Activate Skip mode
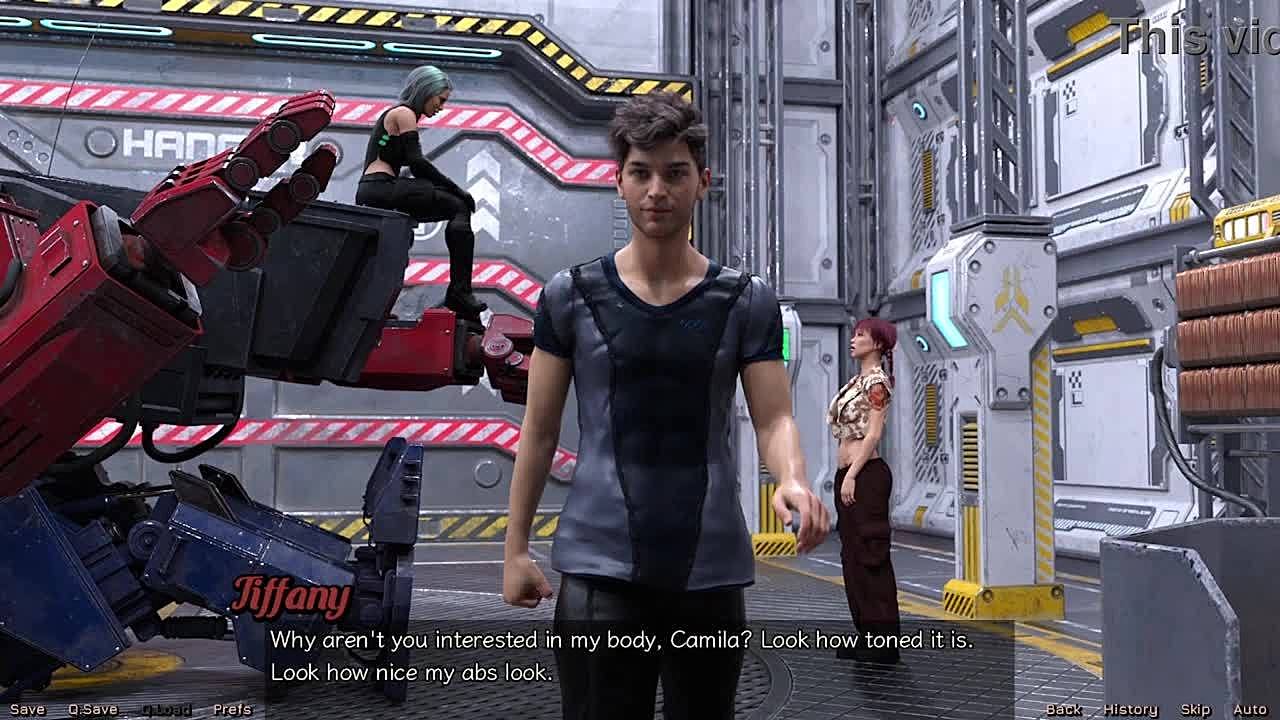Image resolution: width=1280 pixels, height=720 pixels. (1195, 709)
